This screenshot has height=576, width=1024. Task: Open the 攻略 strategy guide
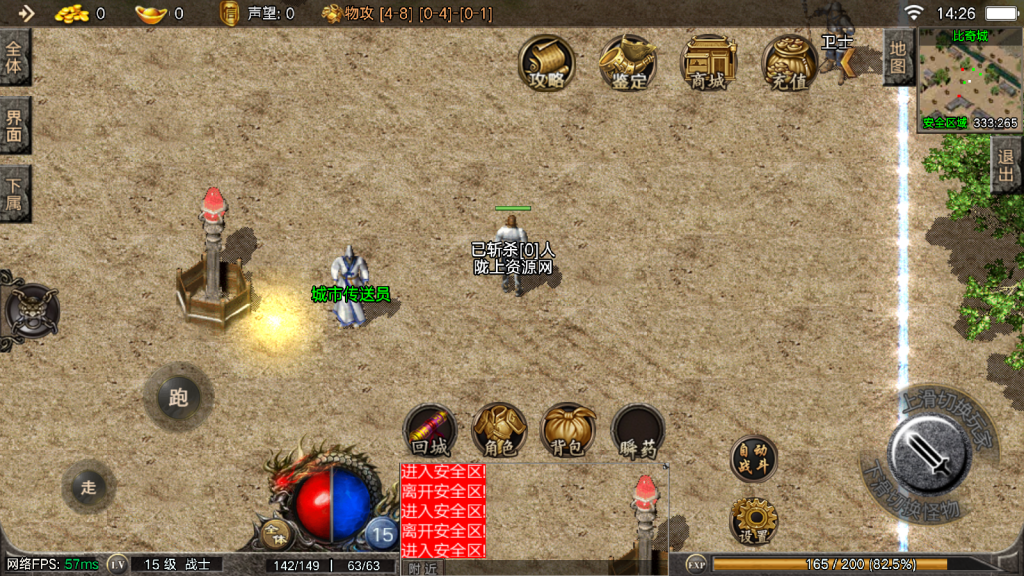click(x=547, y=64)
